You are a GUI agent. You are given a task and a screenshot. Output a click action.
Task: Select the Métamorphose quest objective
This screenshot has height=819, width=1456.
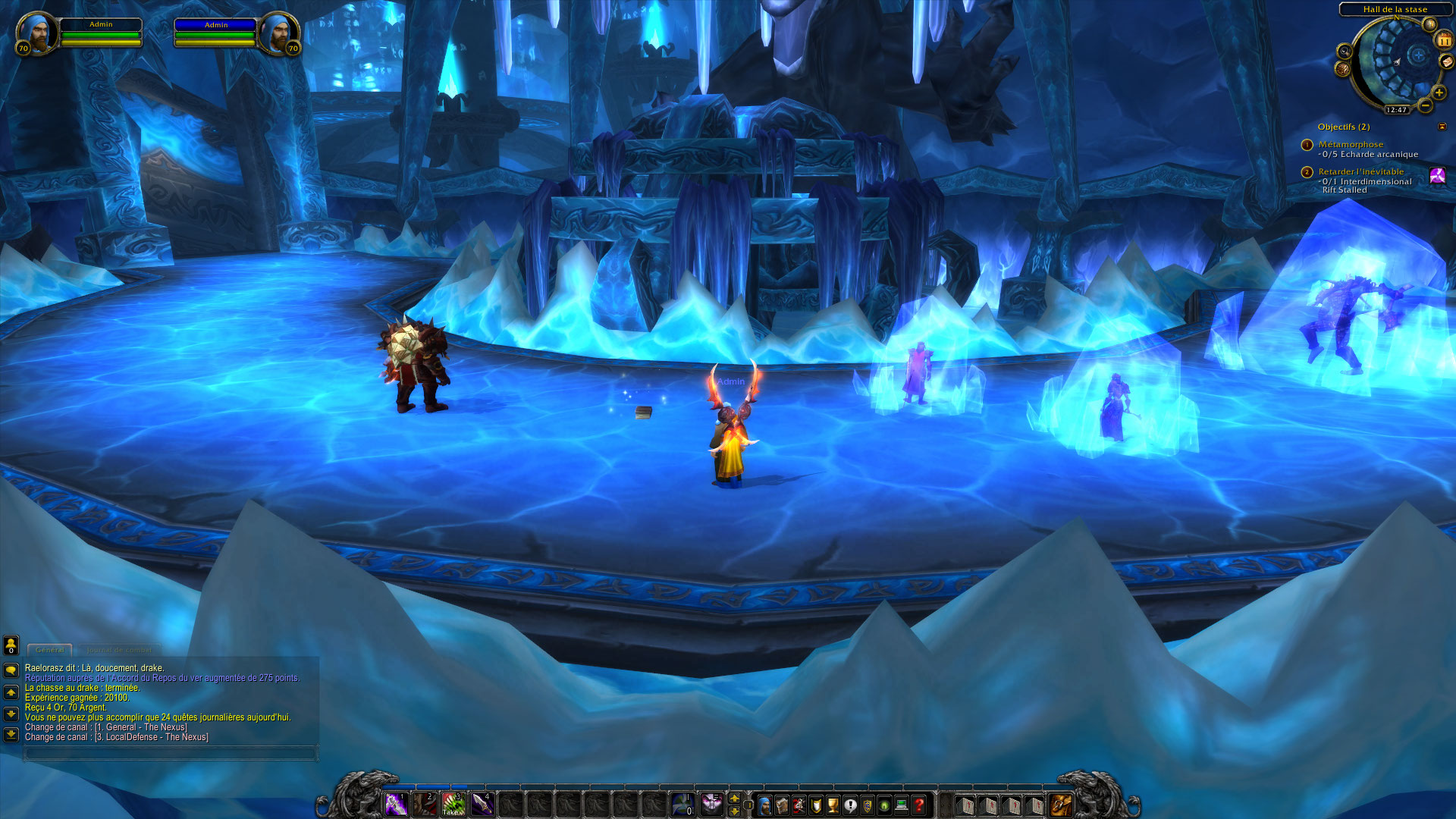tap(1350, 144)
